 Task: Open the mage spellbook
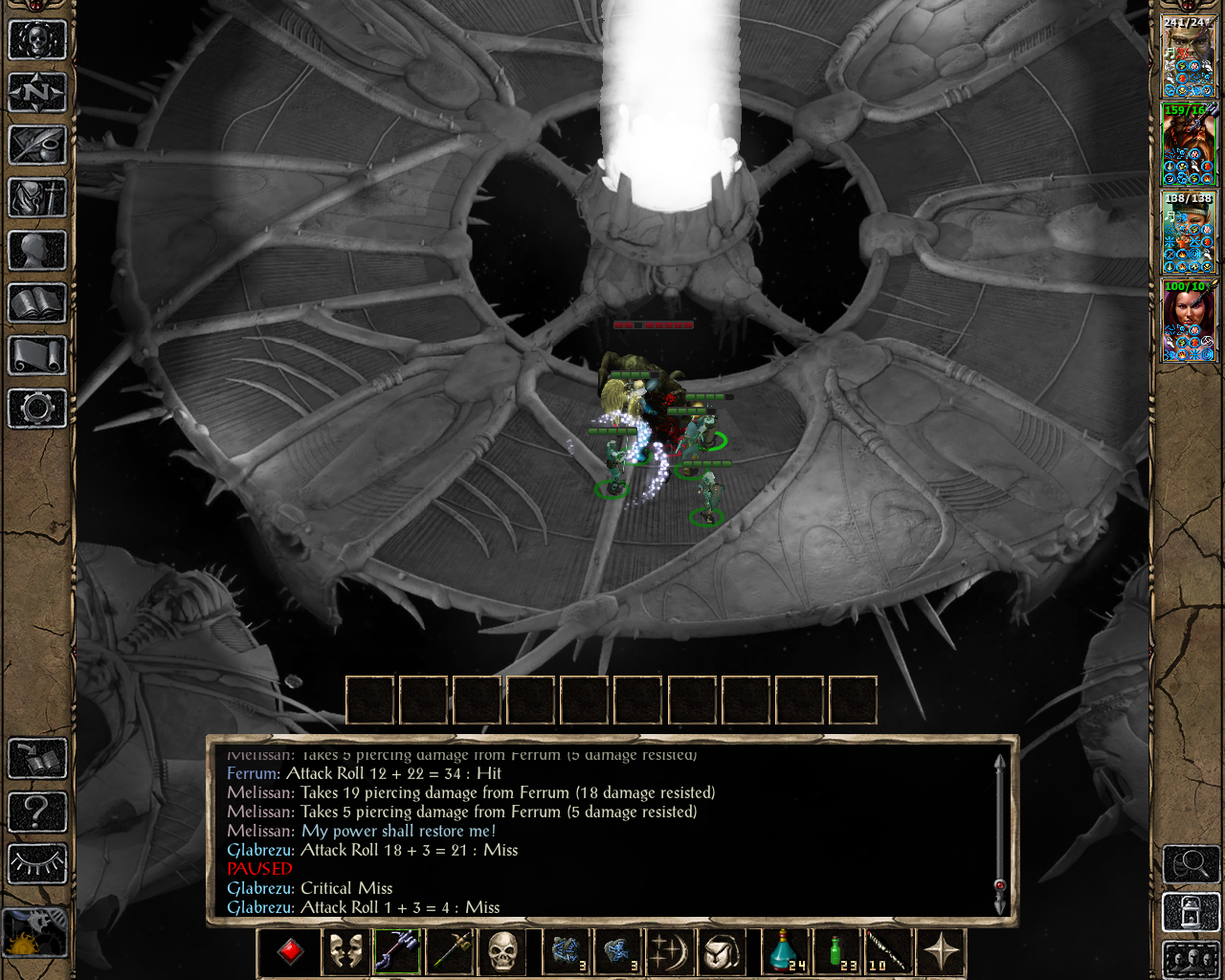pos(36,302)
